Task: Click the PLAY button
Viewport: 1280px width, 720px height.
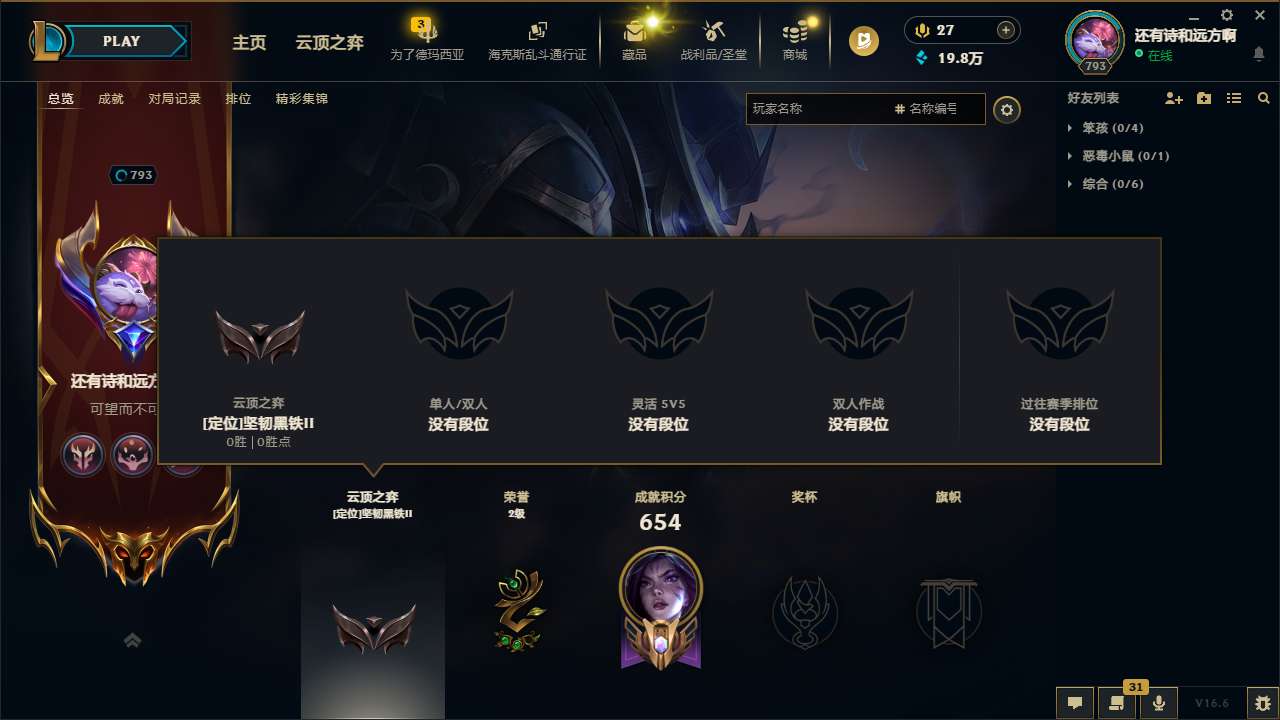Action: pyautogui.click(x=122, y=41)
